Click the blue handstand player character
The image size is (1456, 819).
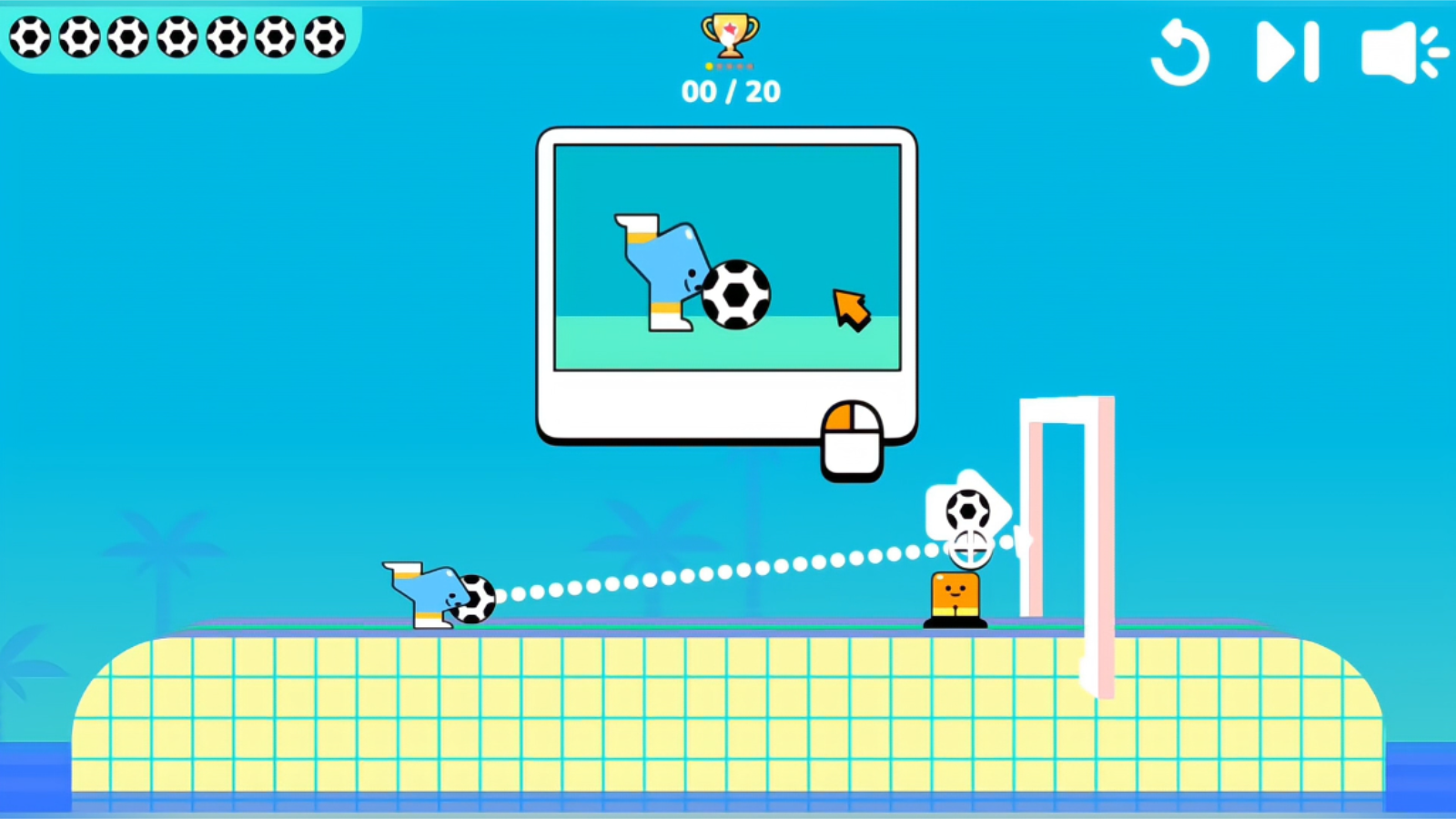point(428,590)
